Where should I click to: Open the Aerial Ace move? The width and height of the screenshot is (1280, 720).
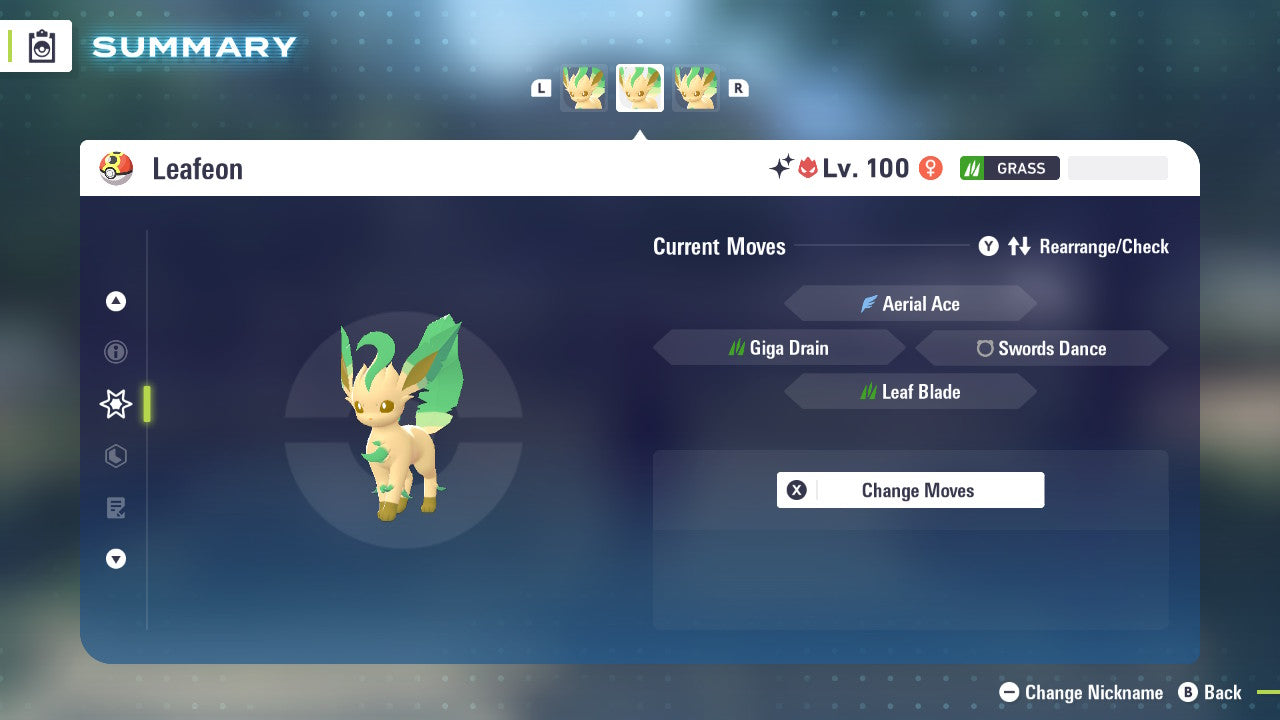coord(910,303)
